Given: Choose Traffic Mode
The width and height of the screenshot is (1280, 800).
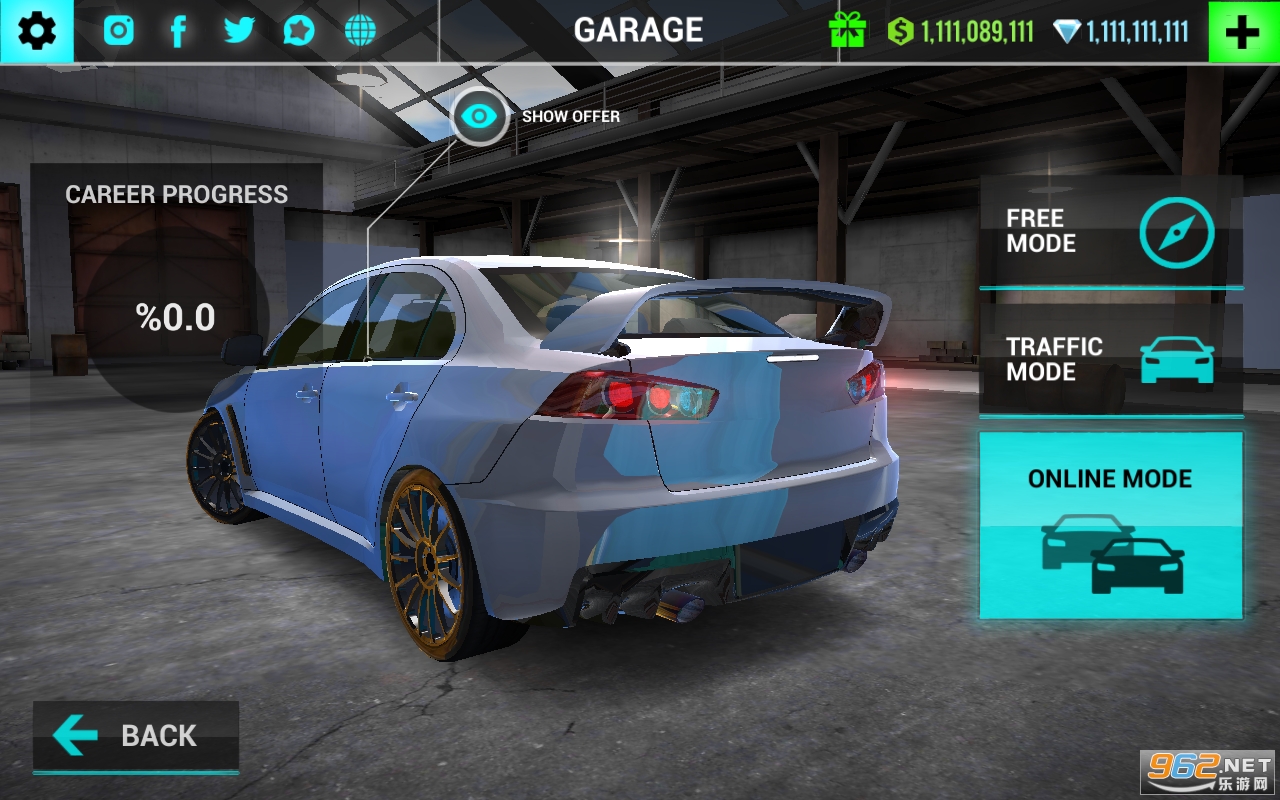Looking at the screenshot, I should [1110, 360].
